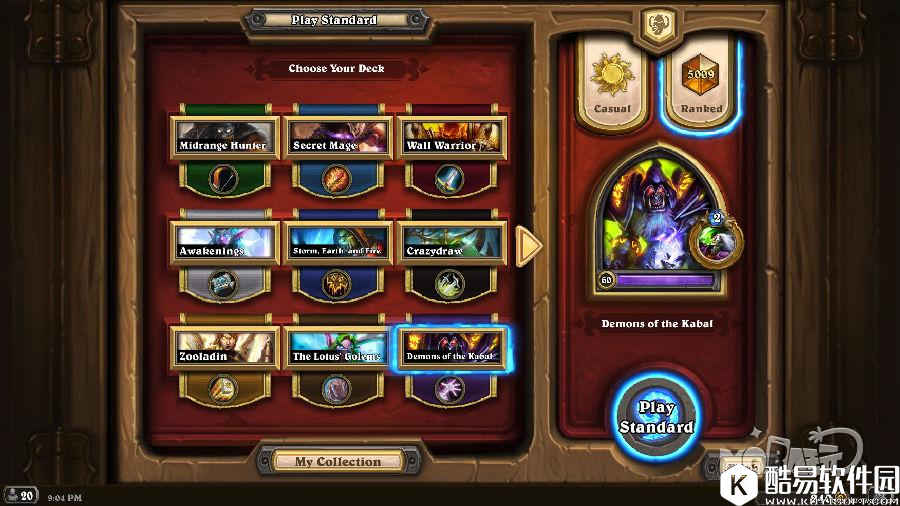Open the friends list showing 20 online
This screenshot has height=506, width=900.
pyautogui.click(x=20, y=495)
